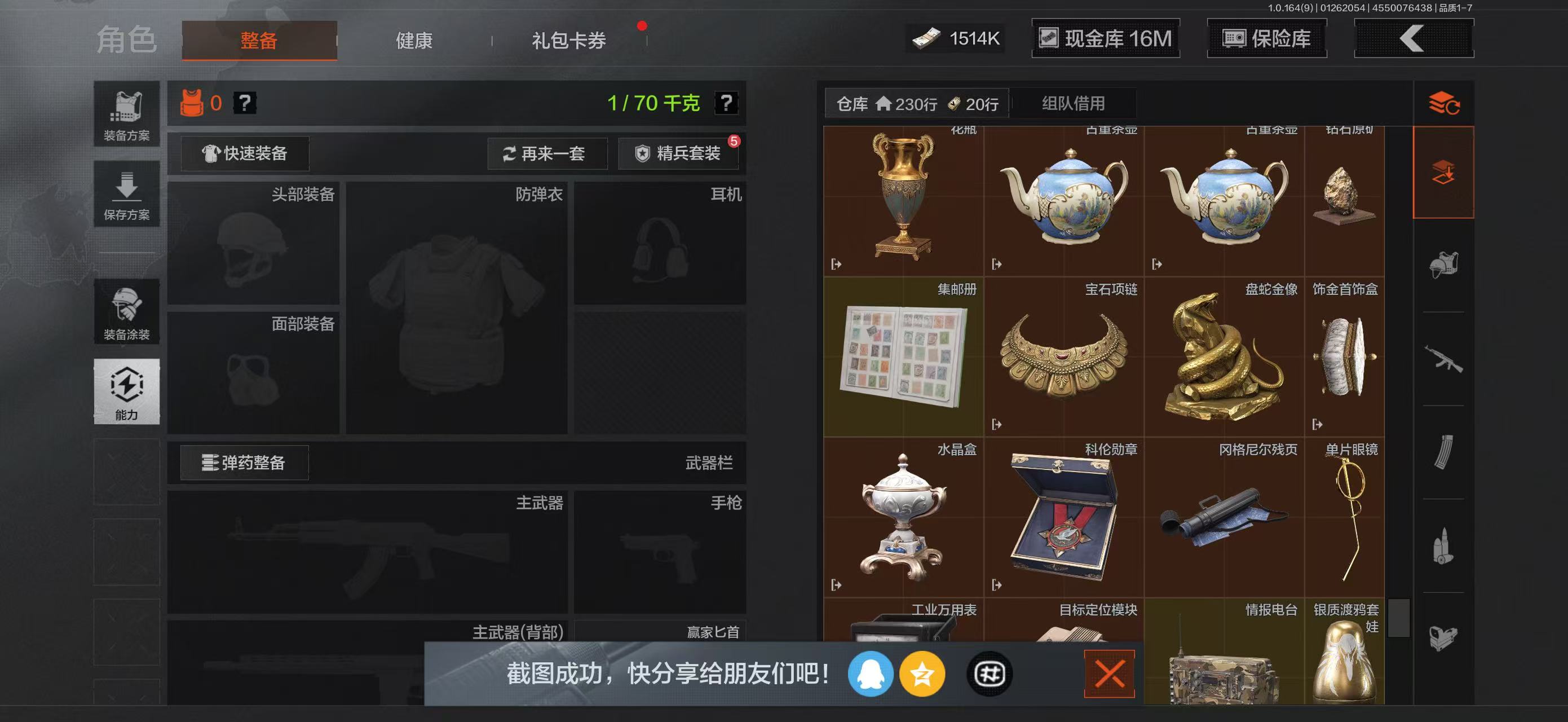Expand the export arrow on the 集邮册 item

click(x=837, y=424)
